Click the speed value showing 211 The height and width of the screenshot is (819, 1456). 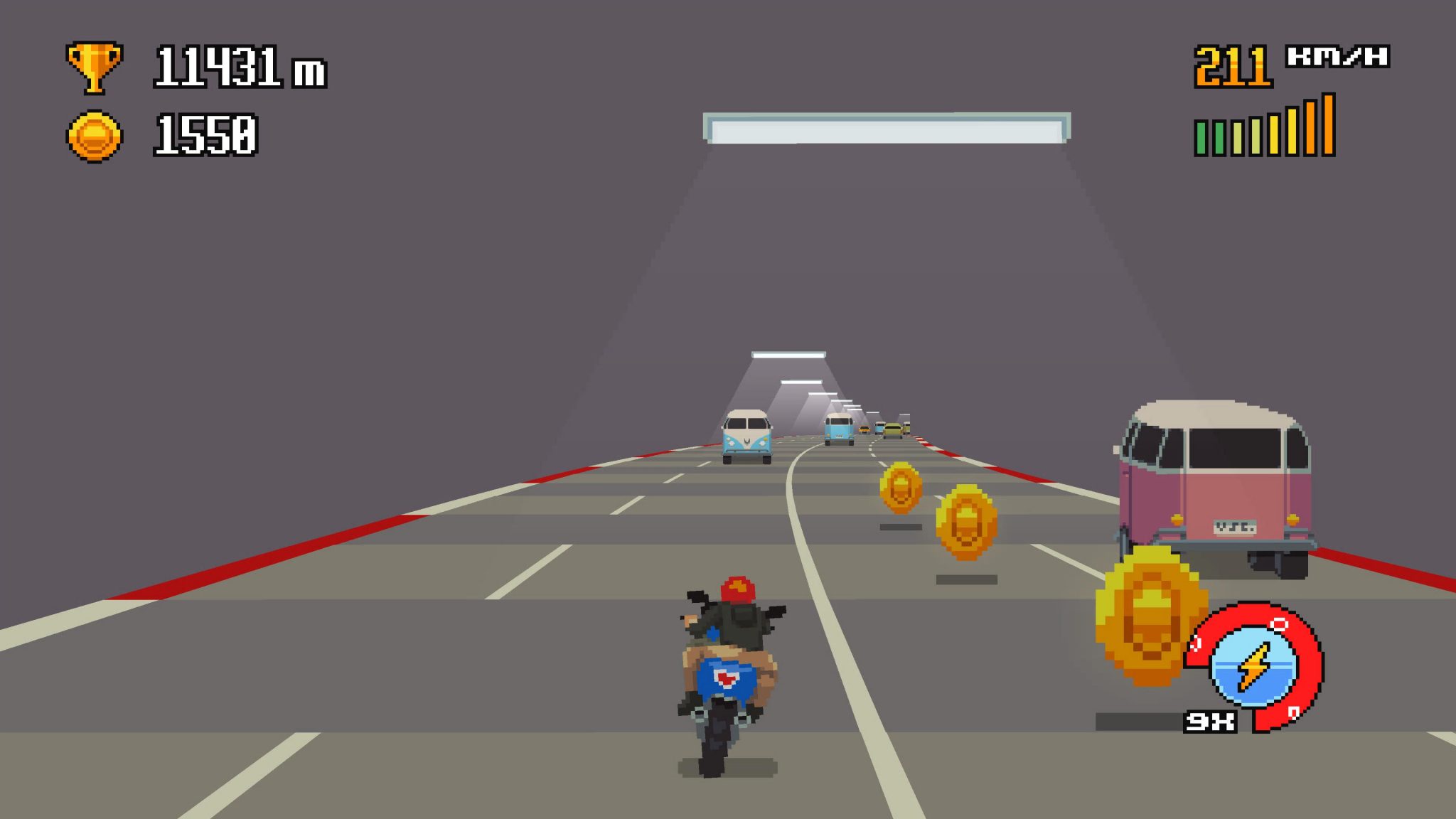(x=1234, y=64)
